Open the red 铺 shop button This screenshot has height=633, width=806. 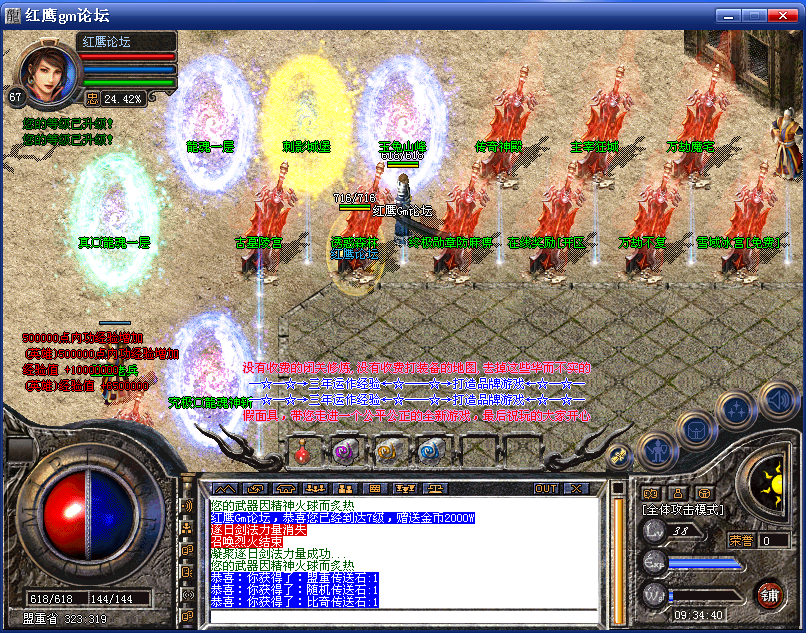(x=769, y=594)
